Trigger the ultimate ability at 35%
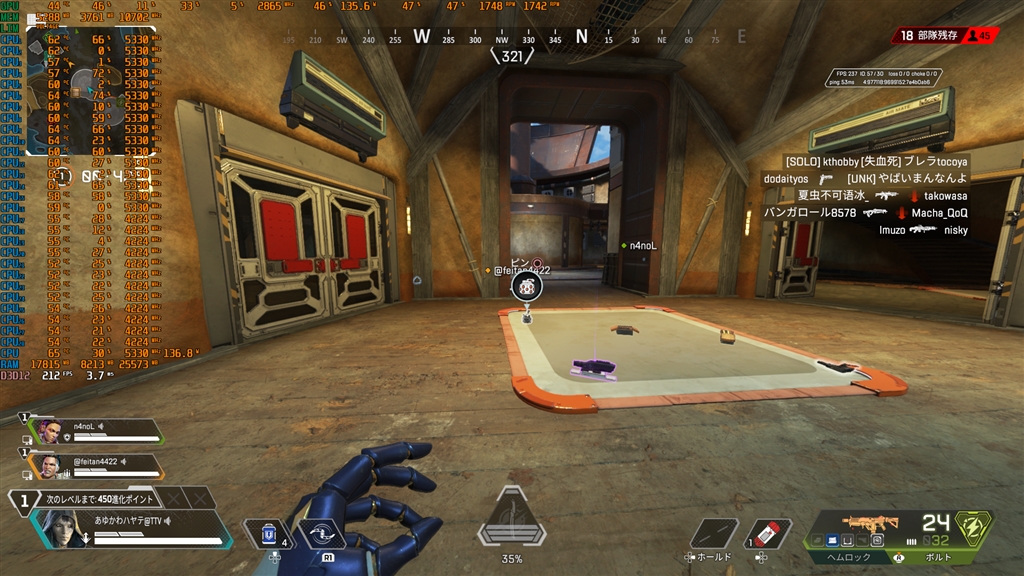Viewport: 1024px width, 576px height. (x=511, y=520)
